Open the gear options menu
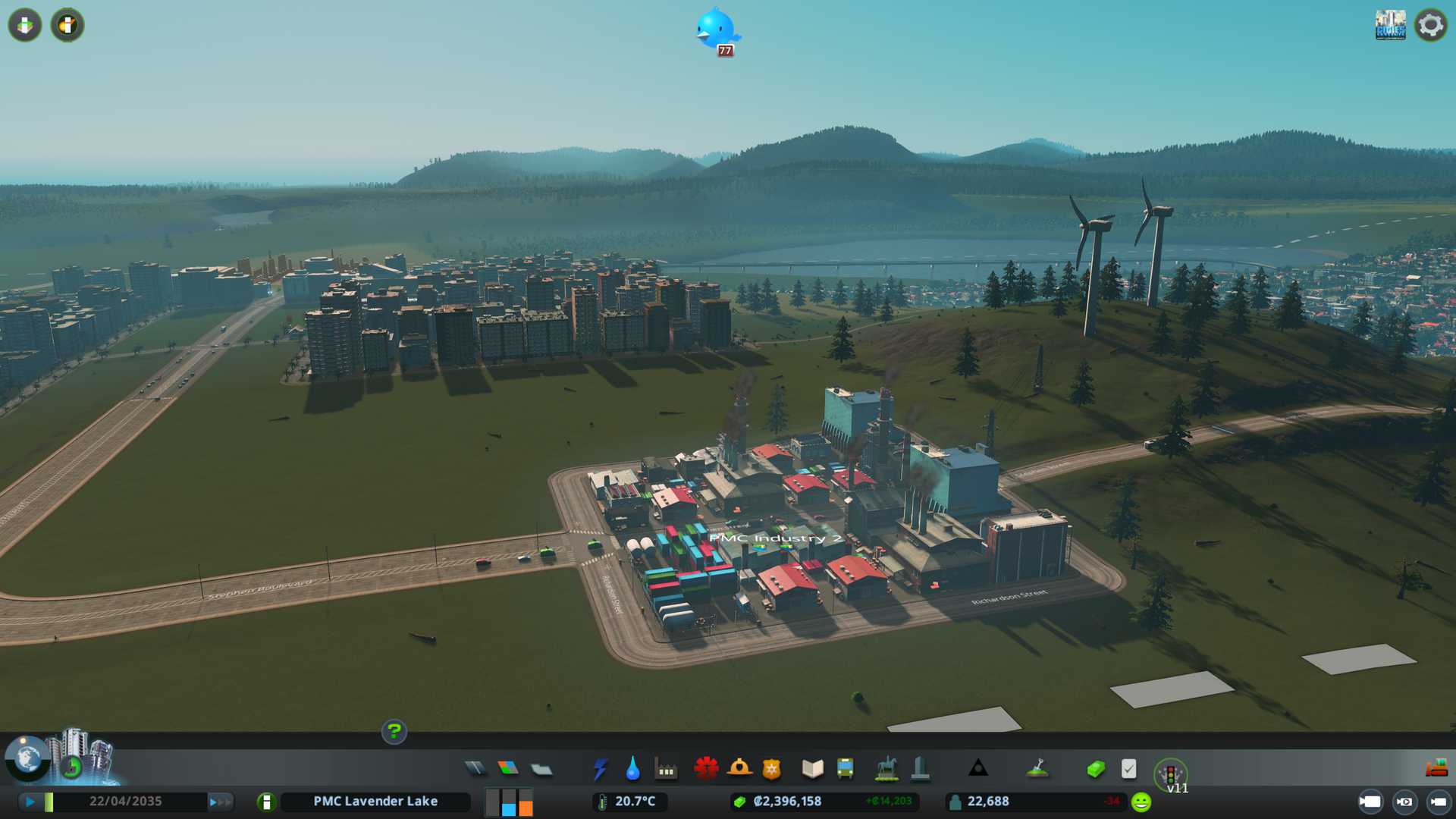Image resolution: width=1456 pixels, height=819 pixels. 1431,25
